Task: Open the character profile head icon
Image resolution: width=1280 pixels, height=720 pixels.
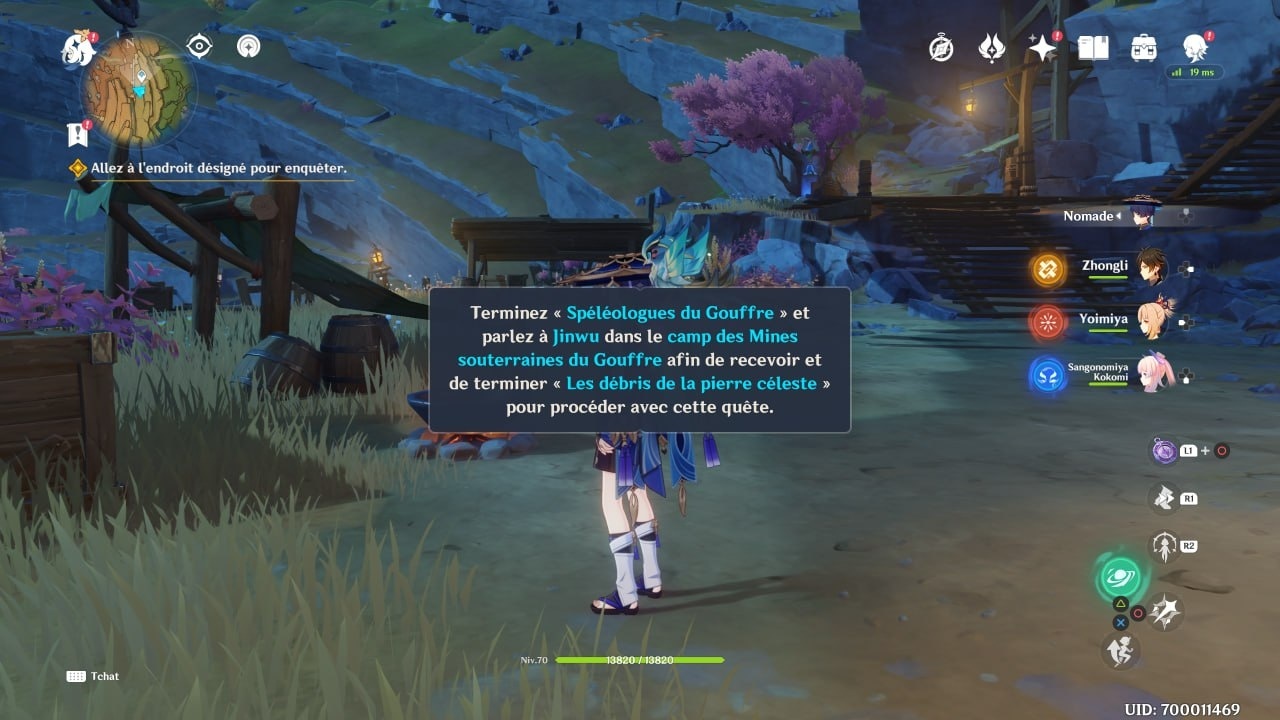Action: [1194, 46]
